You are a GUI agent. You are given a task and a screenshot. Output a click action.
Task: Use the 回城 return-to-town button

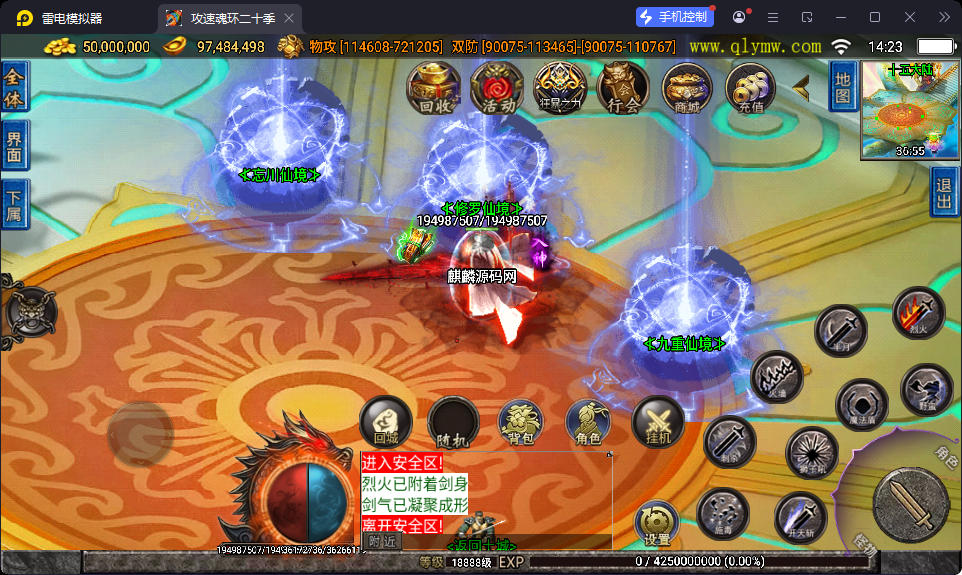(x=385, y=421)
